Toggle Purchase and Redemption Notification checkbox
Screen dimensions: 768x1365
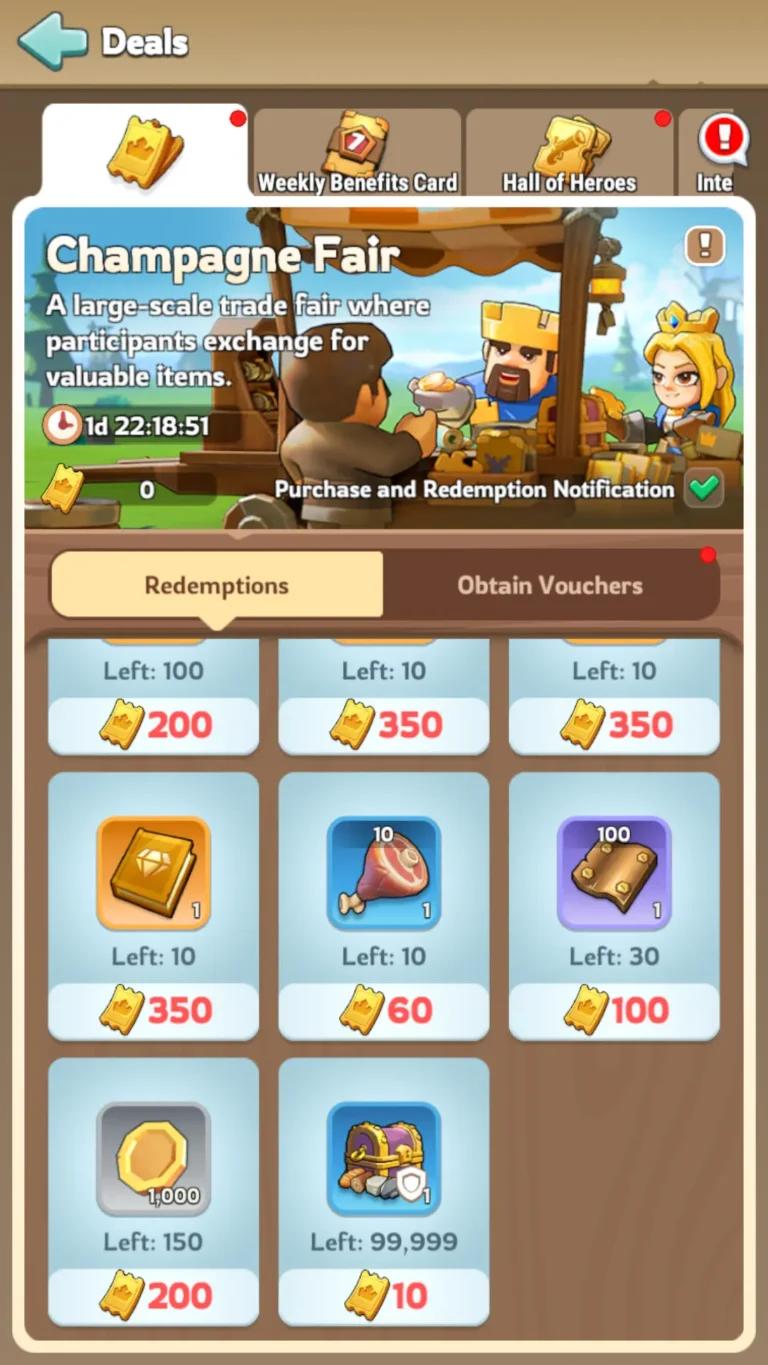[704, 489]
